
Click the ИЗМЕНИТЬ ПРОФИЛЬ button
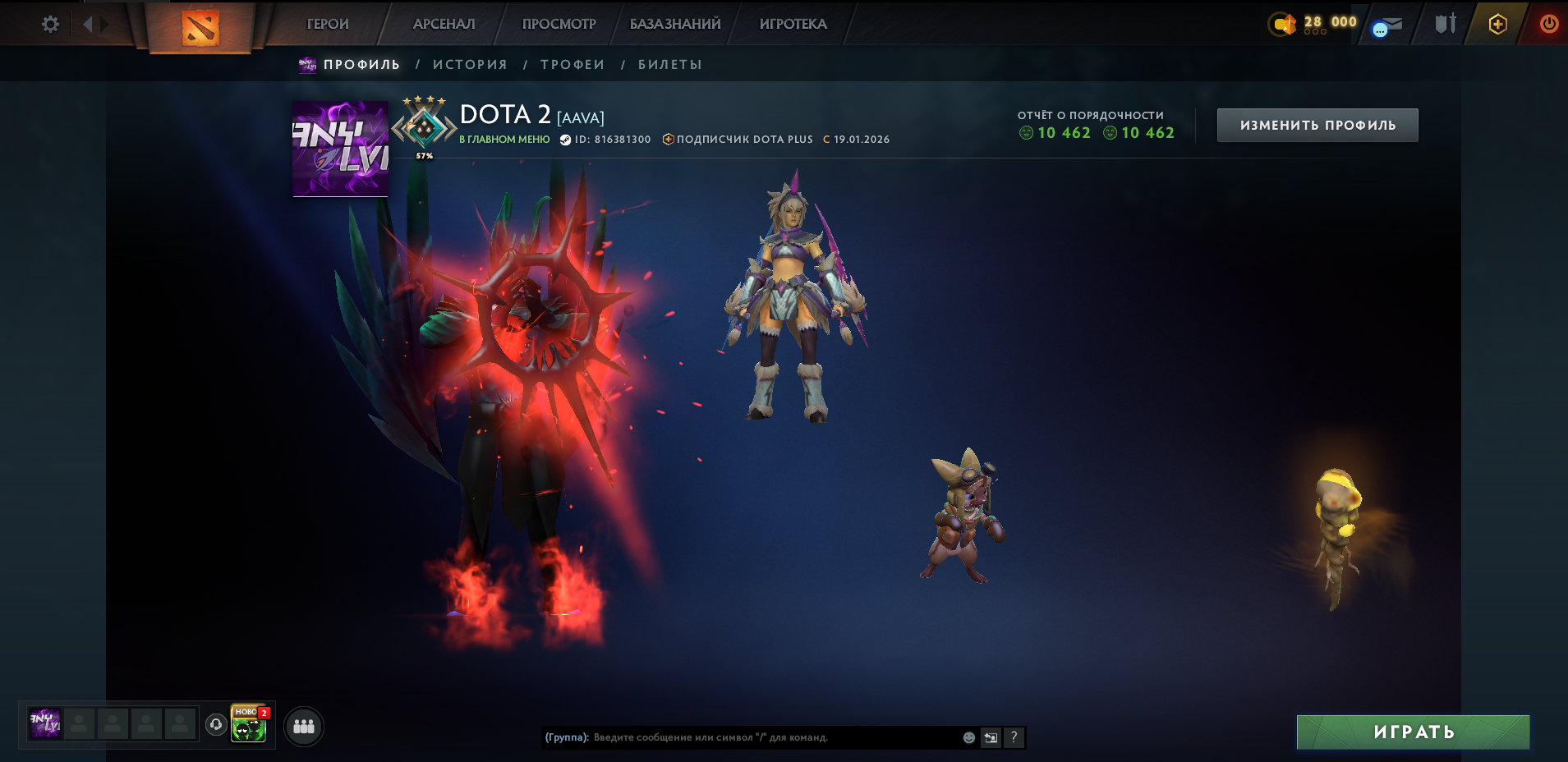(1317, 124)
